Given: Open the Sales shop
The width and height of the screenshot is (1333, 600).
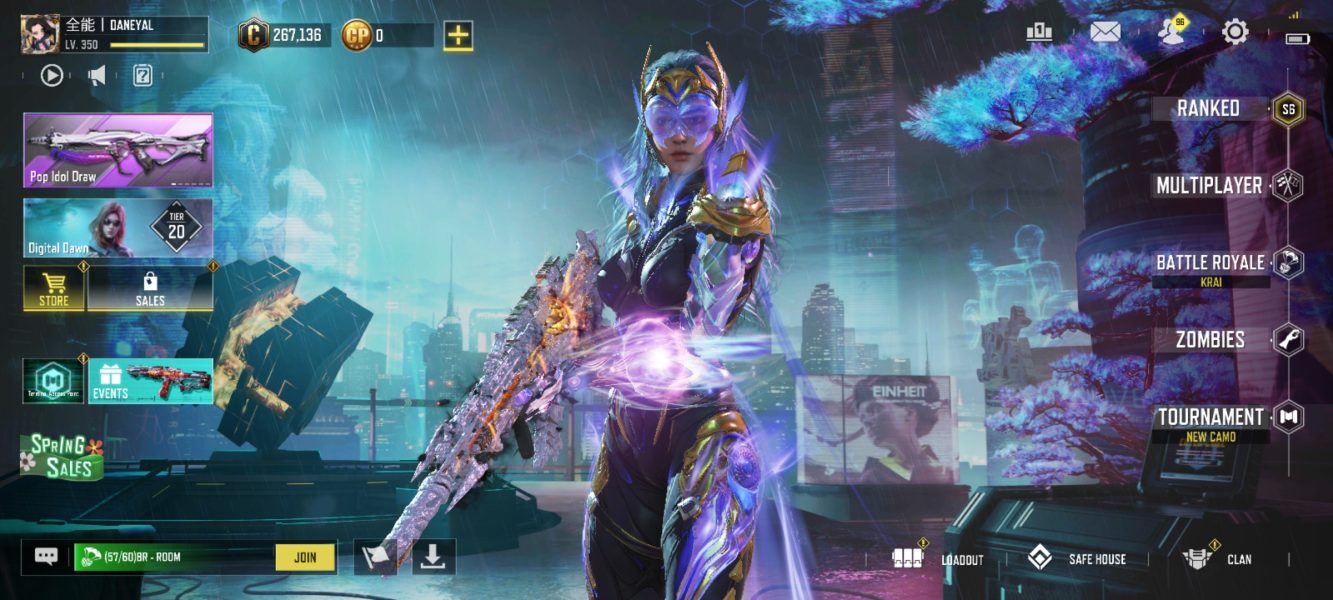Looking at the screenshot, I should click(150, 289).
